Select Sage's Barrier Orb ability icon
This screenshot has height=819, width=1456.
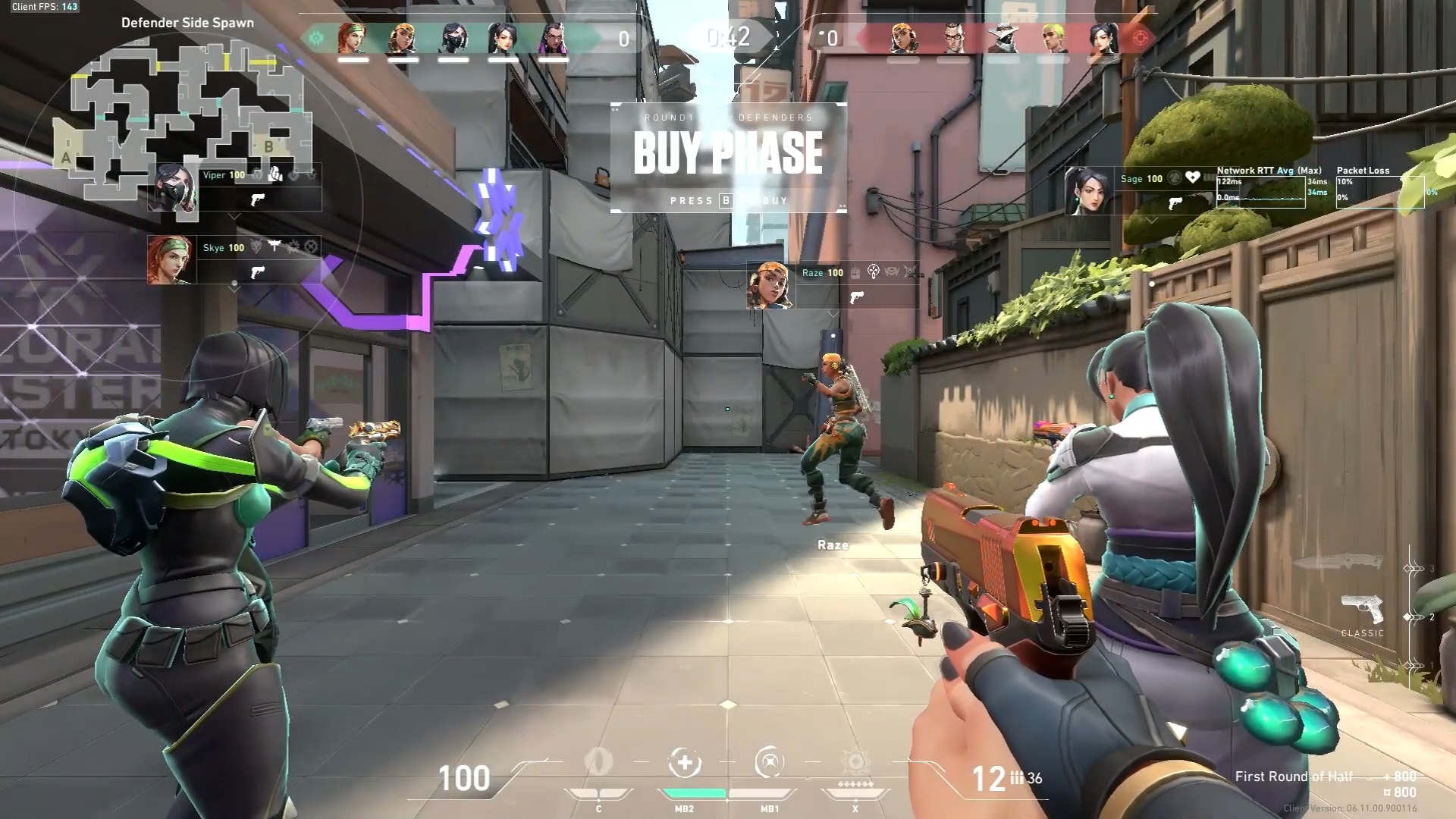pos(599,762)
